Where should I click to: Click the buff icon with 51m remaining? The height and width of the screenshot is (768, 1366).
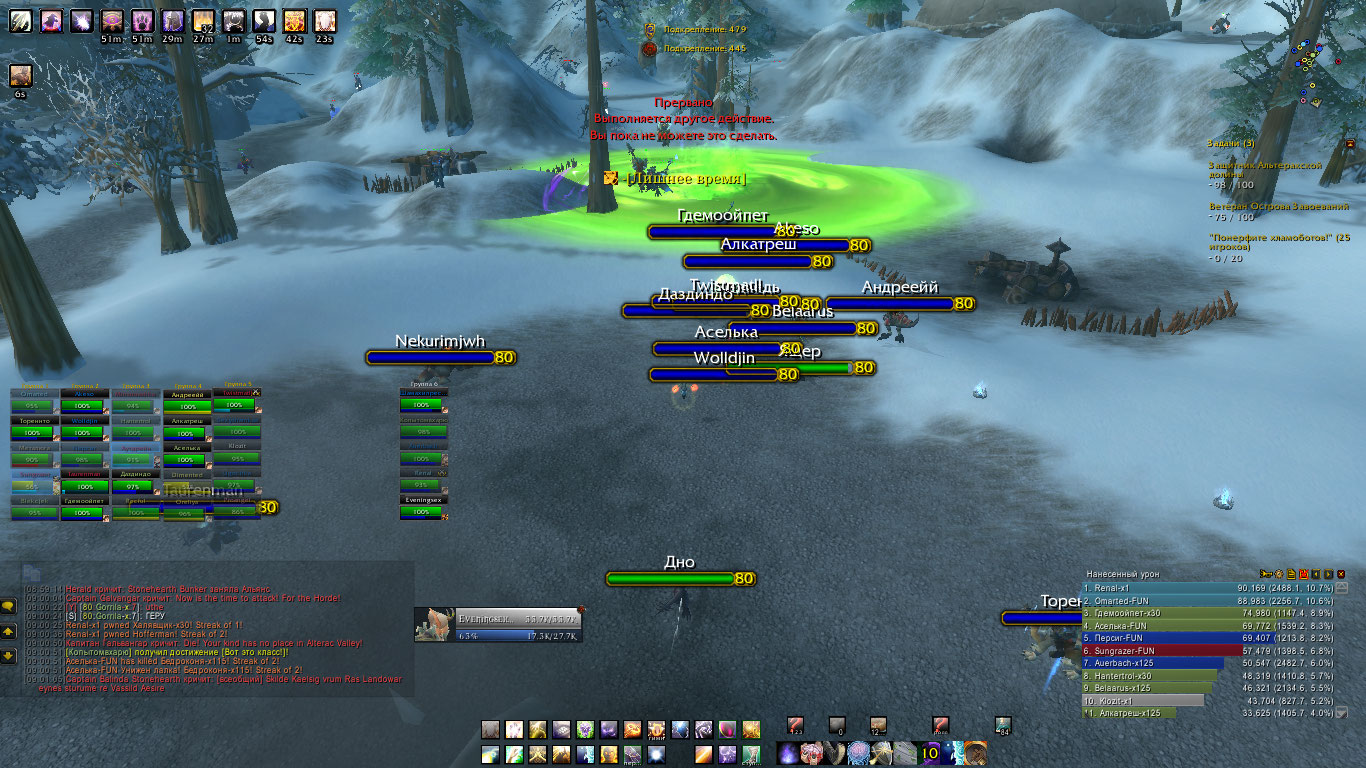click(112, 20)
